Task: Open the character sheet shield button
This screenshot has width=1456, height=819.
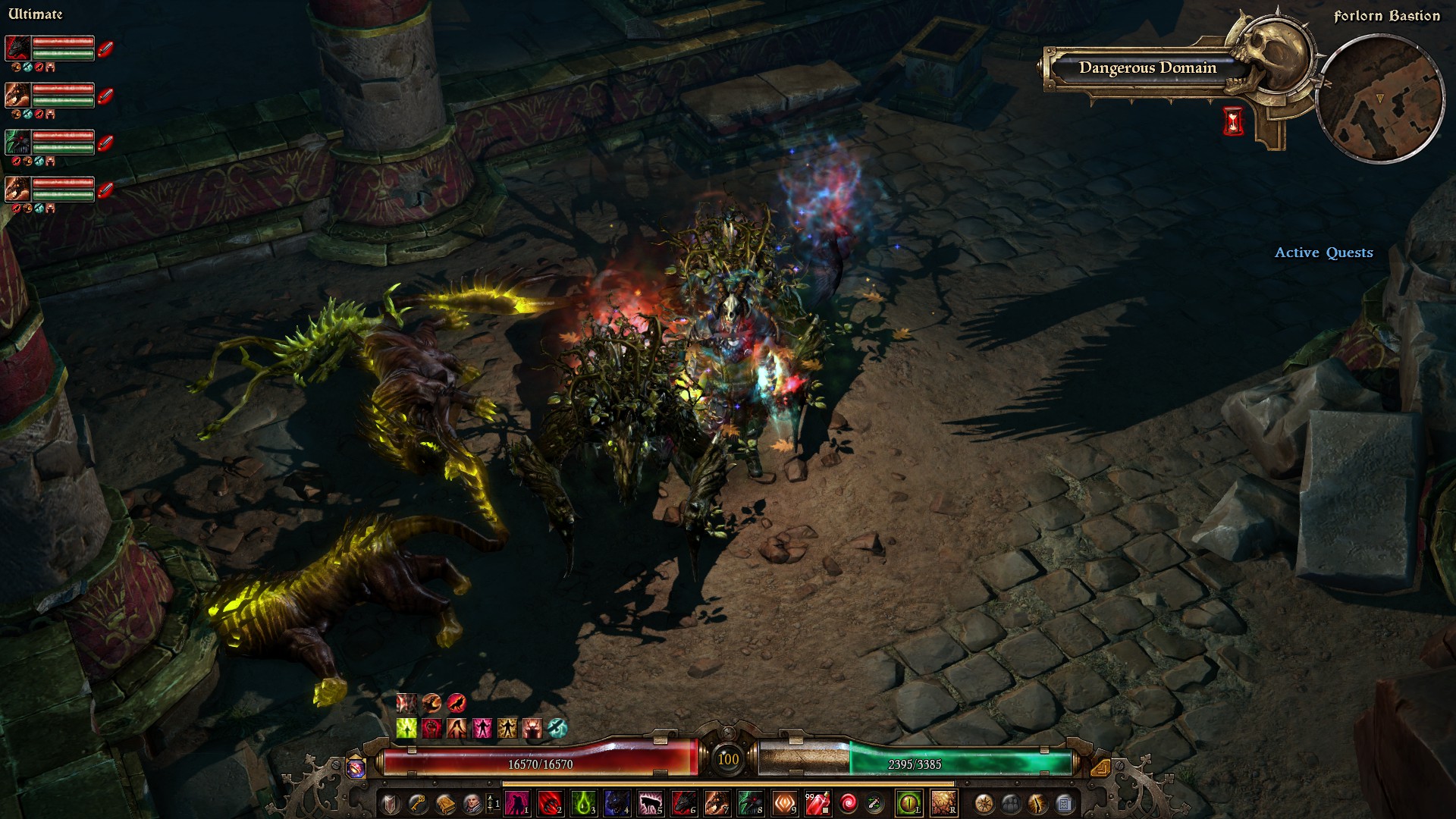Action: [390, 803]
